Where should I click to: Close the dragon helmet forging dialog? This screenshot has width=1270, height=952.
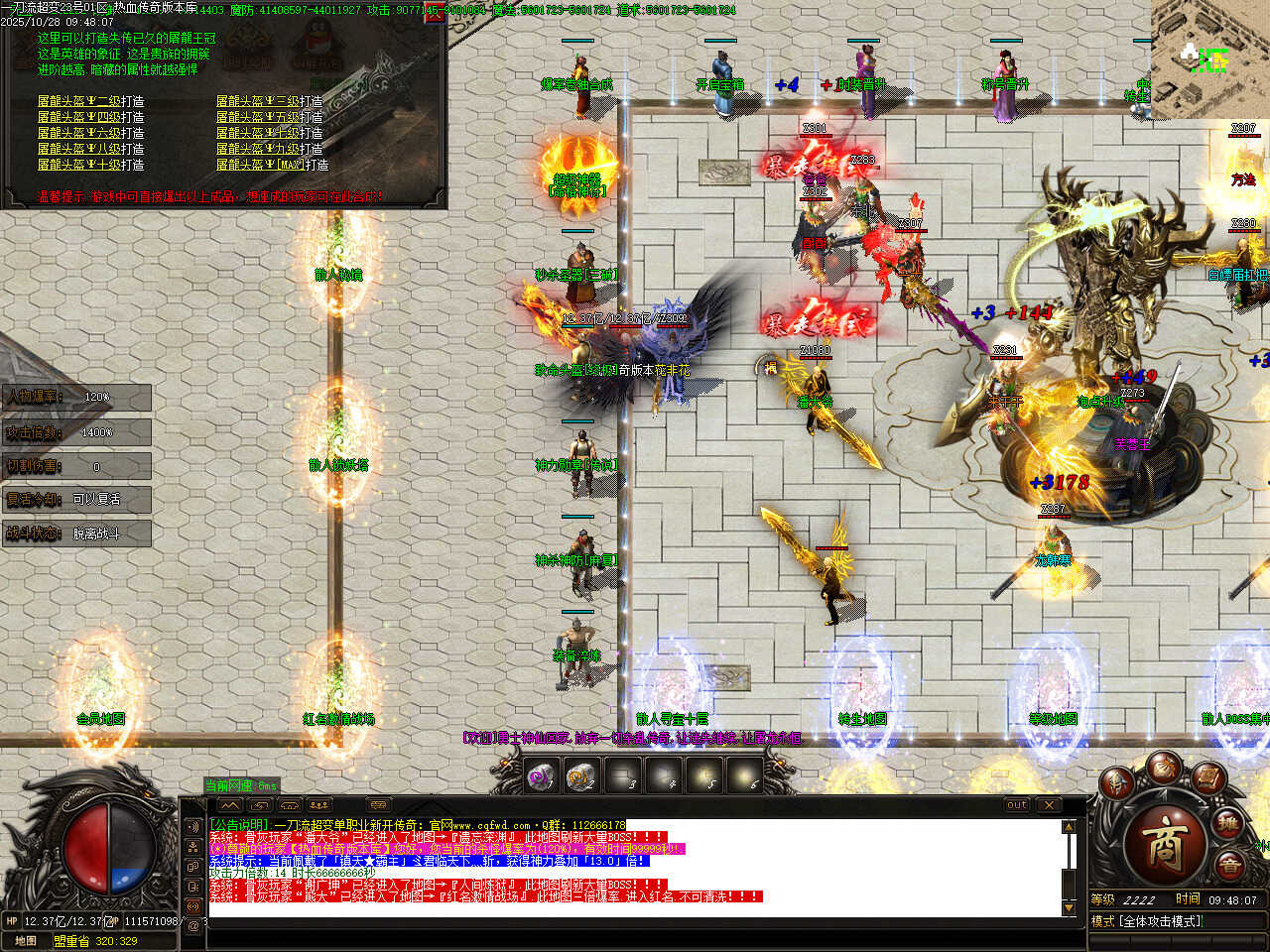pyautogui.click(x=434, y=14)
